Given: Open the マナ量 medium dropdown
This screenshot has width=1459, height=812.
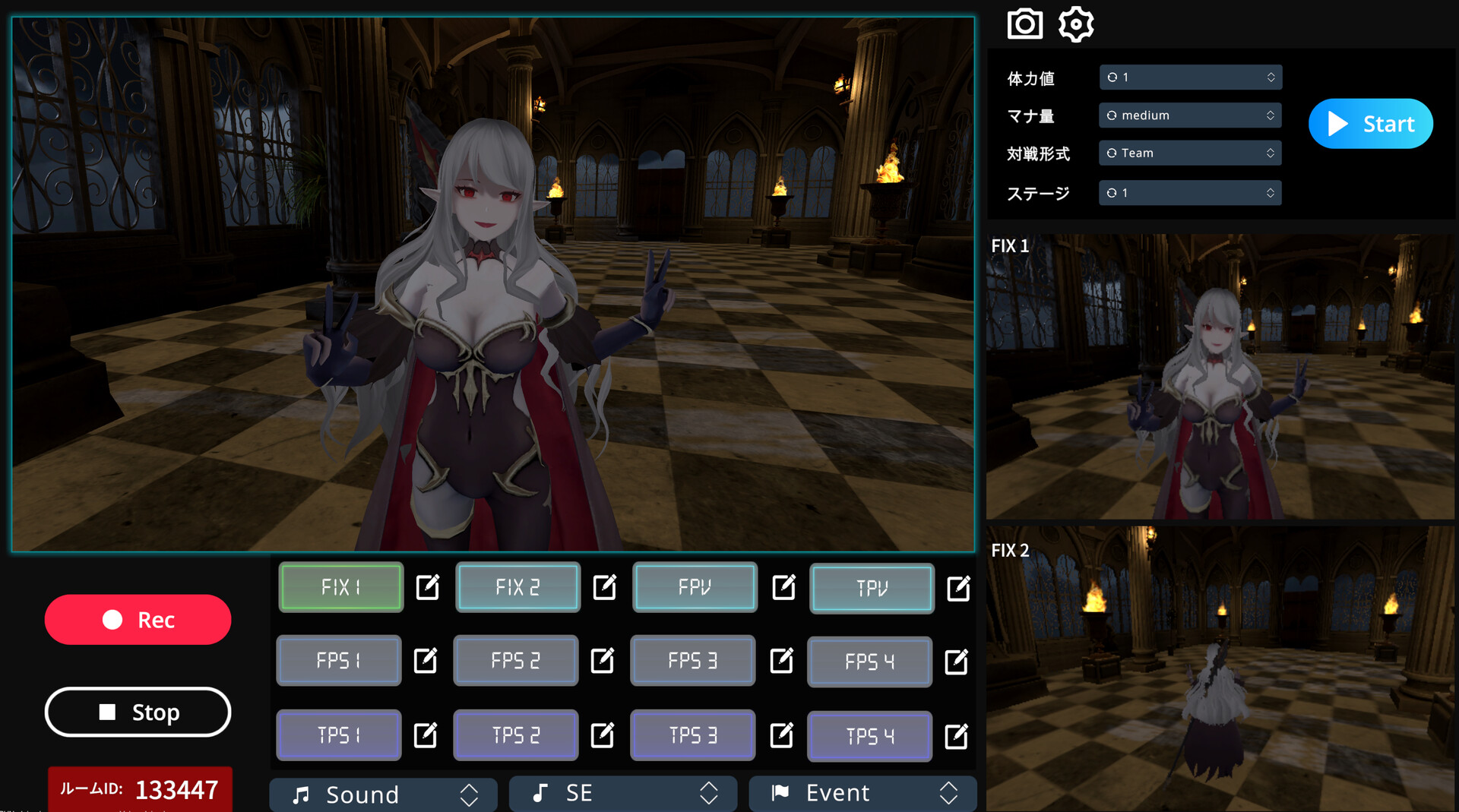Looking at the screenshot, I should point(1190,115).
